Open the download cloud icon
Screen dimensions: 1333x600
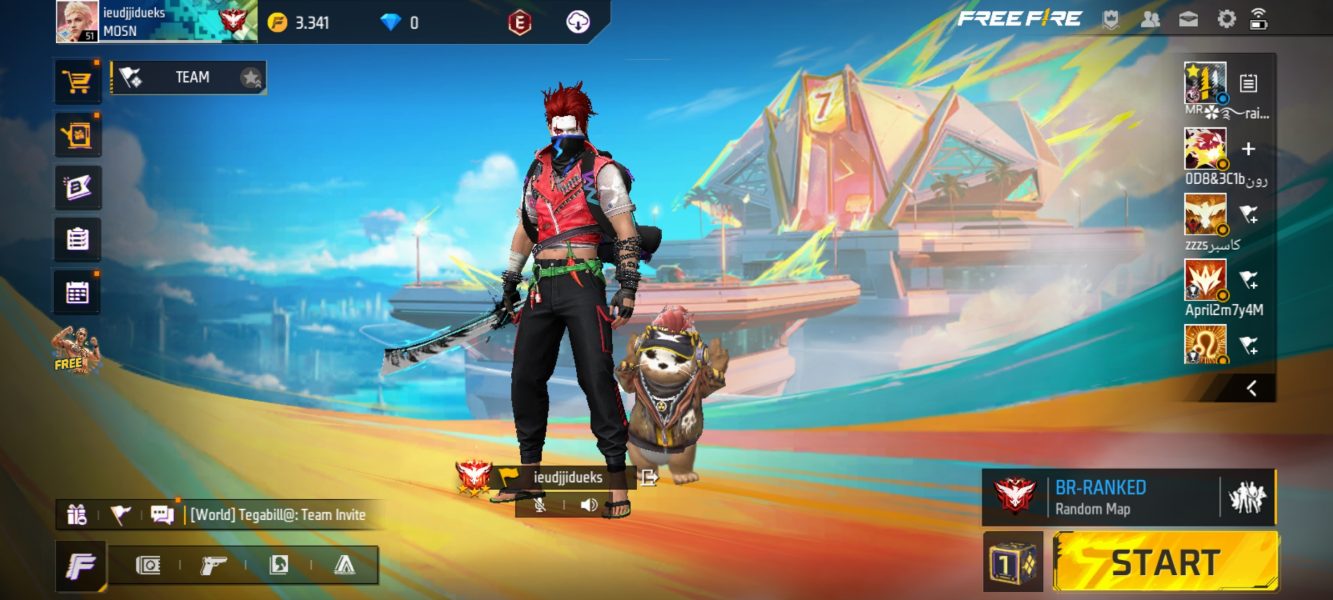click(578, 23)
